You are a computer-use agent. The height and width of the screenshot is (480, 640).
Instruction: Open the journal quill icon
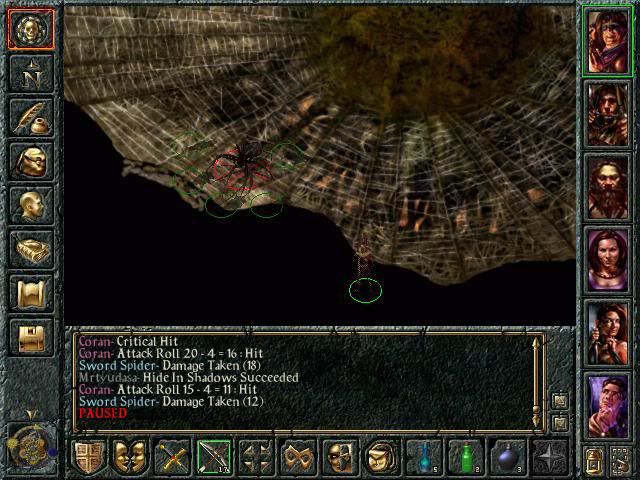point(30,118)
